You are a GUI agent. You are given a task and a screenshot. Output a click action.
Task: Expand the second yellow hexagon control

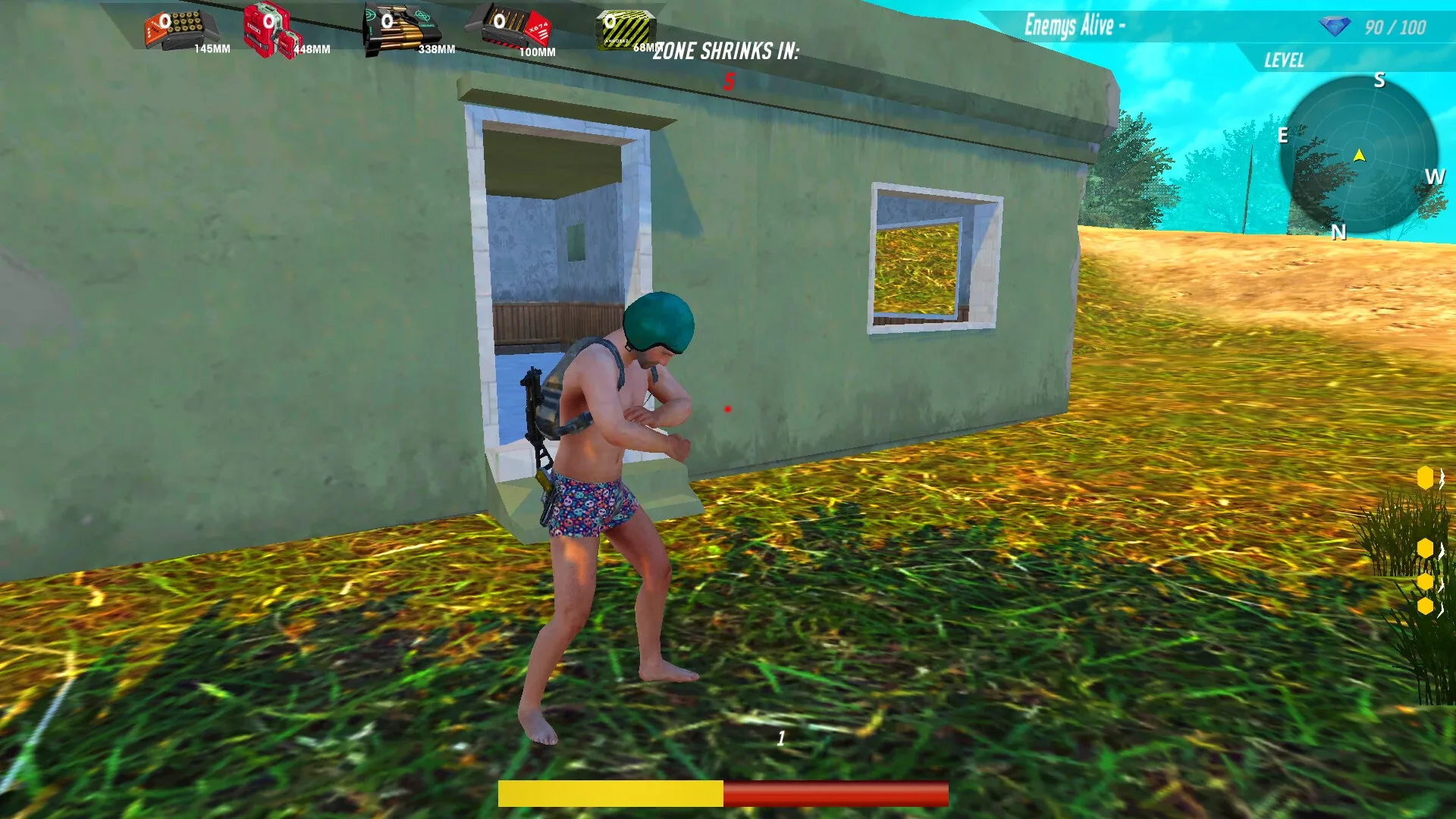pos(1426,548)
